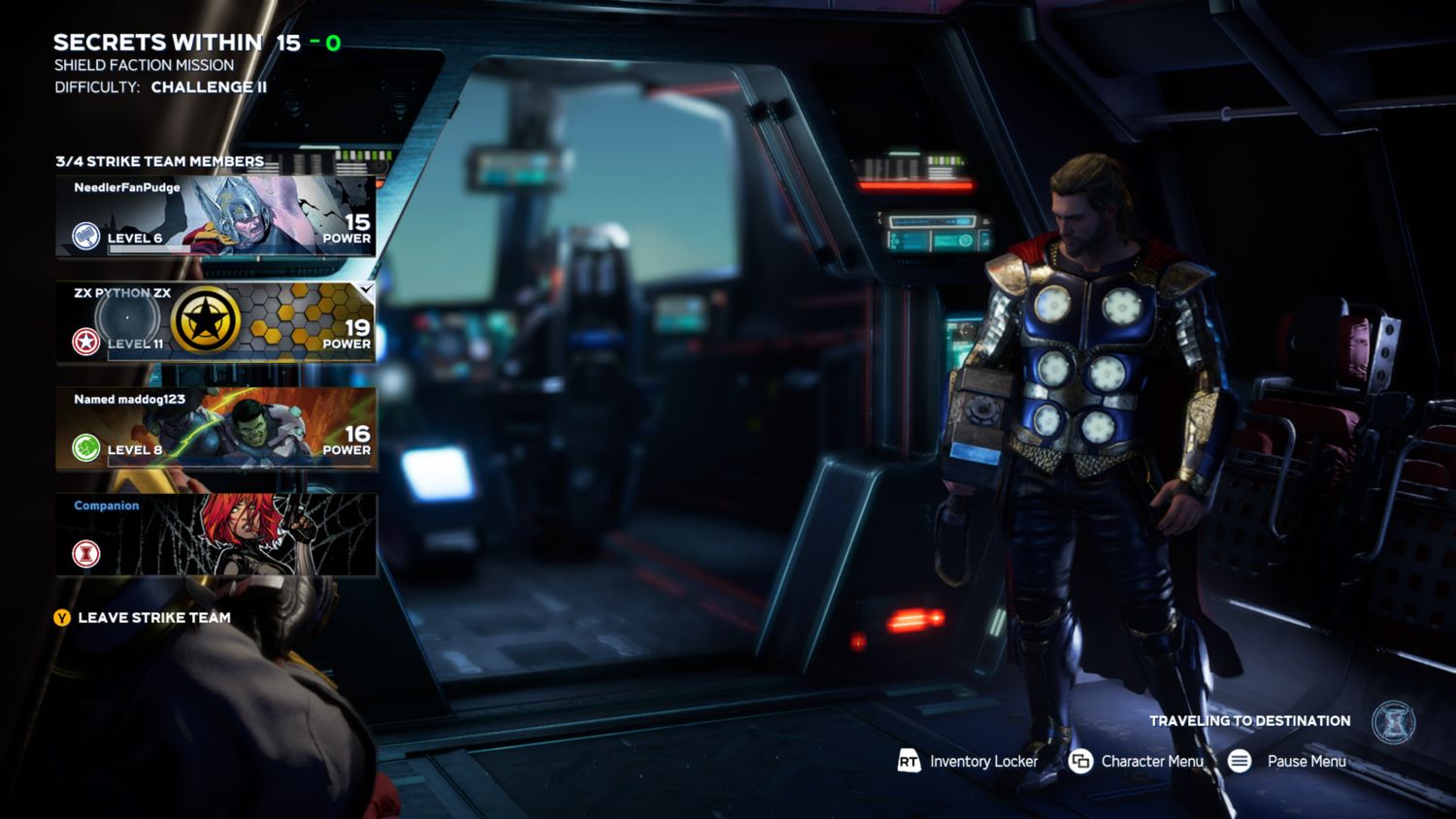Select ZX PYTHON ZX's player card

tap(215, 322)
